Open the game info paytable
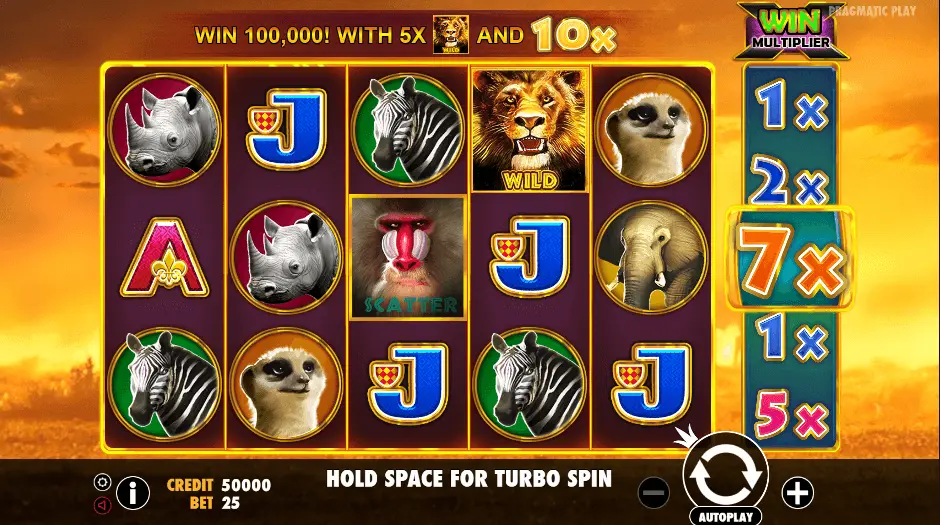 [132, 492]
